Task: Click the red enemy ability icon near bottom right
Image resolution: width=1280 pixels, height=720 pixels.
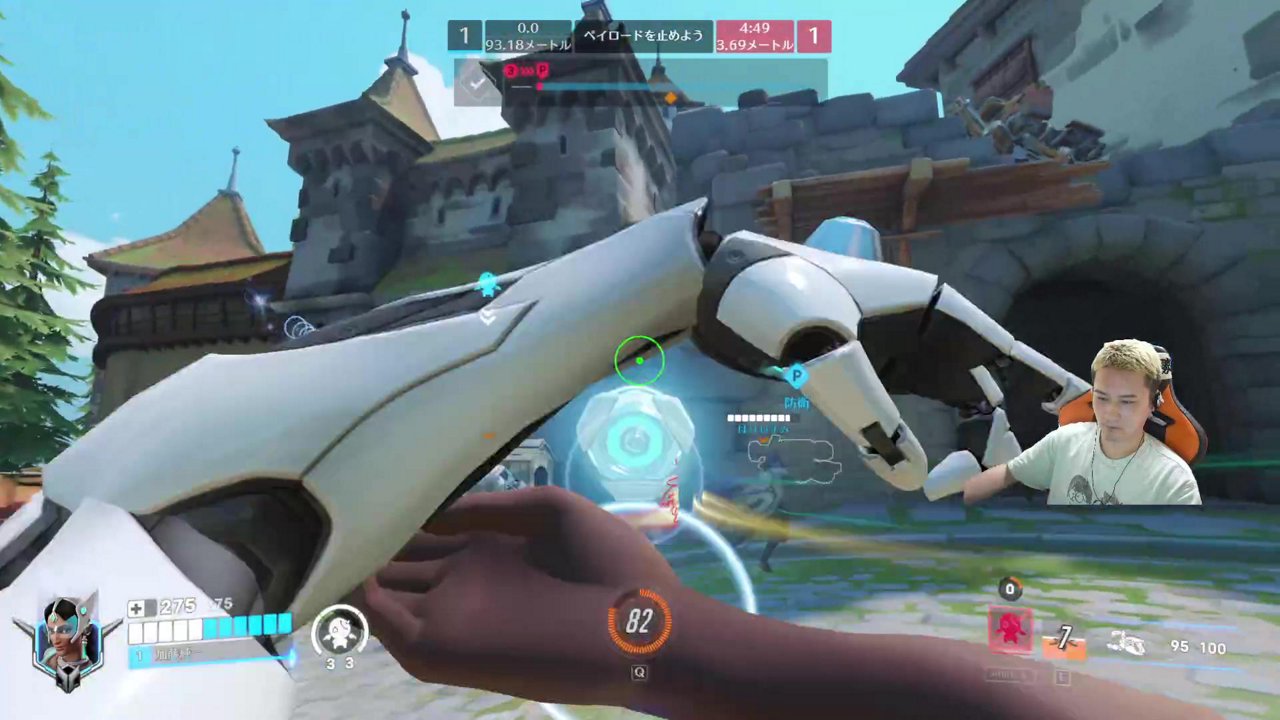Action: click(x=1010, y=630)
